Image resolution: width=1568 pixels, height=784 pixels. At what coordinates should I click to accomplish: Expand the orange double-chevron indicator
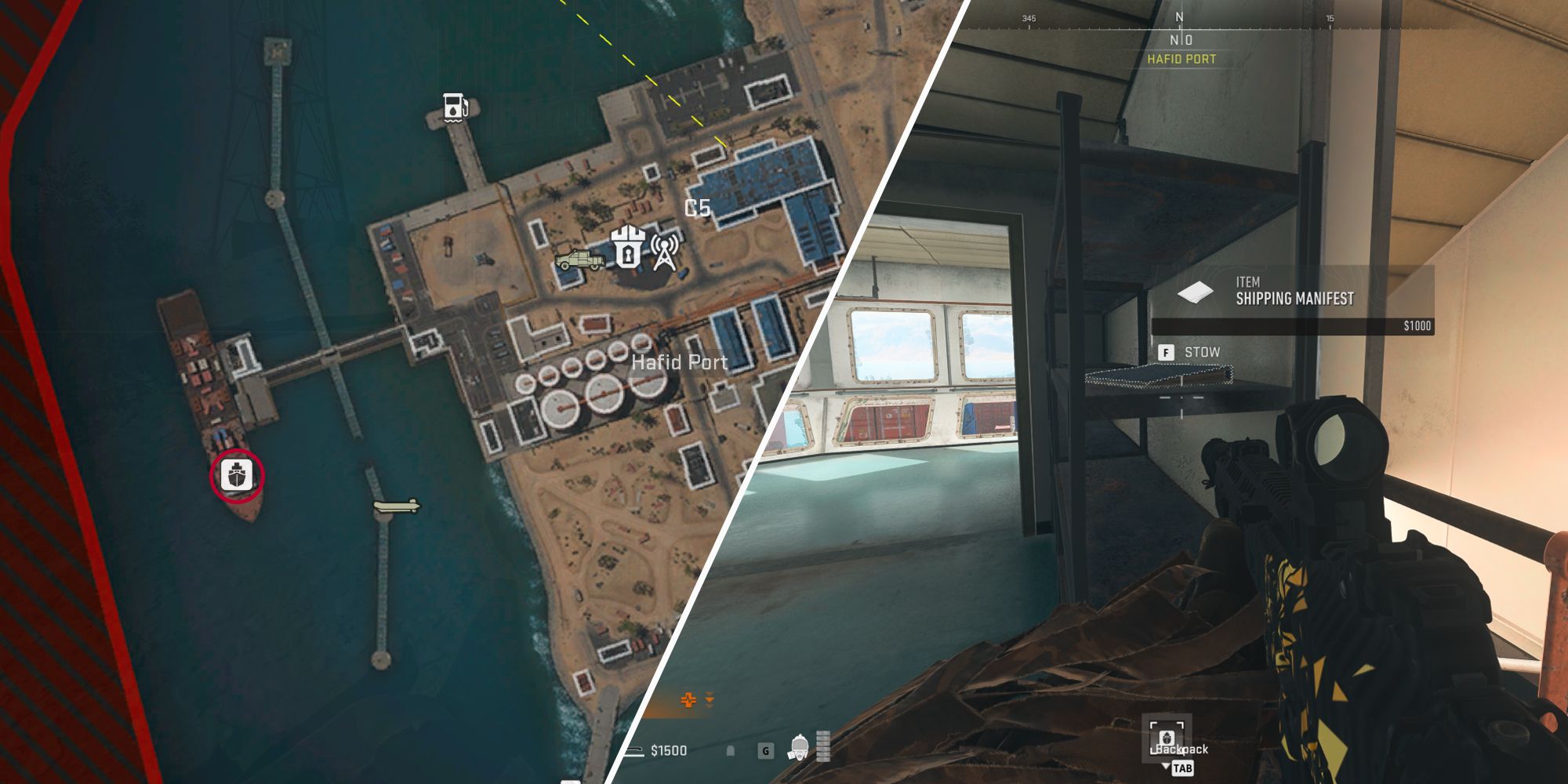(709, 699)
